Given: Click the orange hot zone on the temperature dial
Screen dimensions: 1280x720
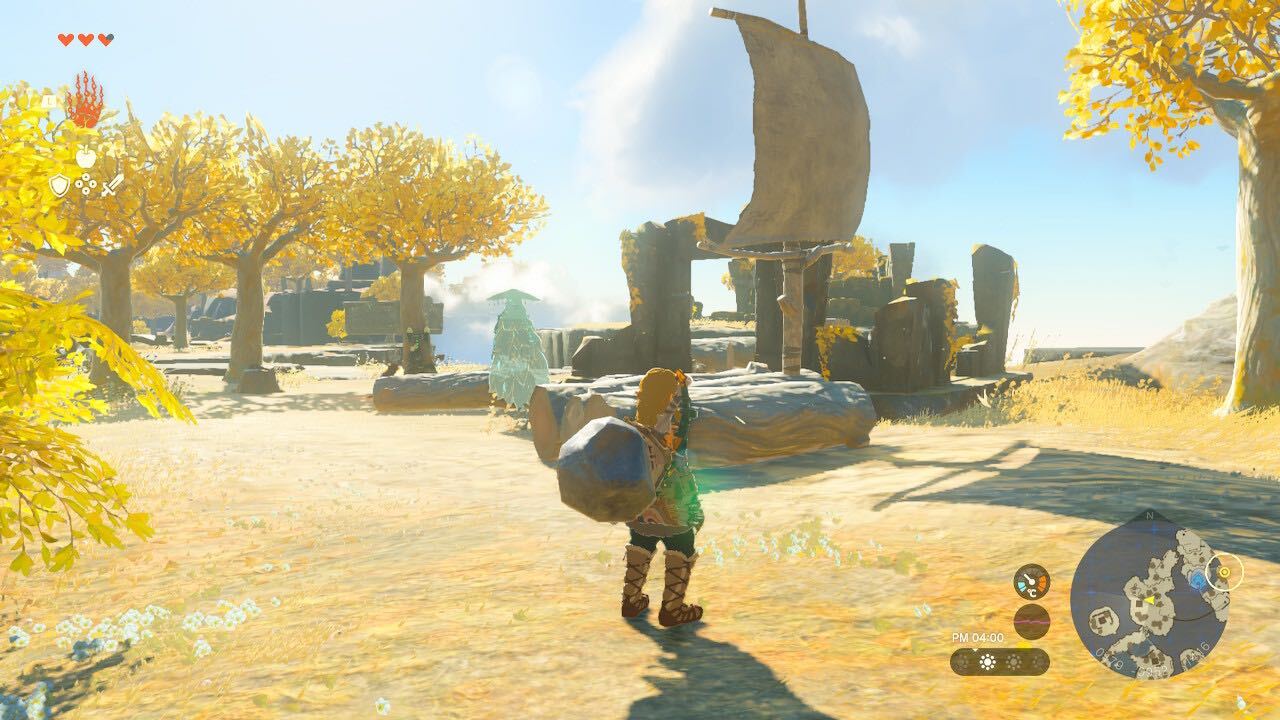Looking at the screenshot, I should (x=1042, y=581).
